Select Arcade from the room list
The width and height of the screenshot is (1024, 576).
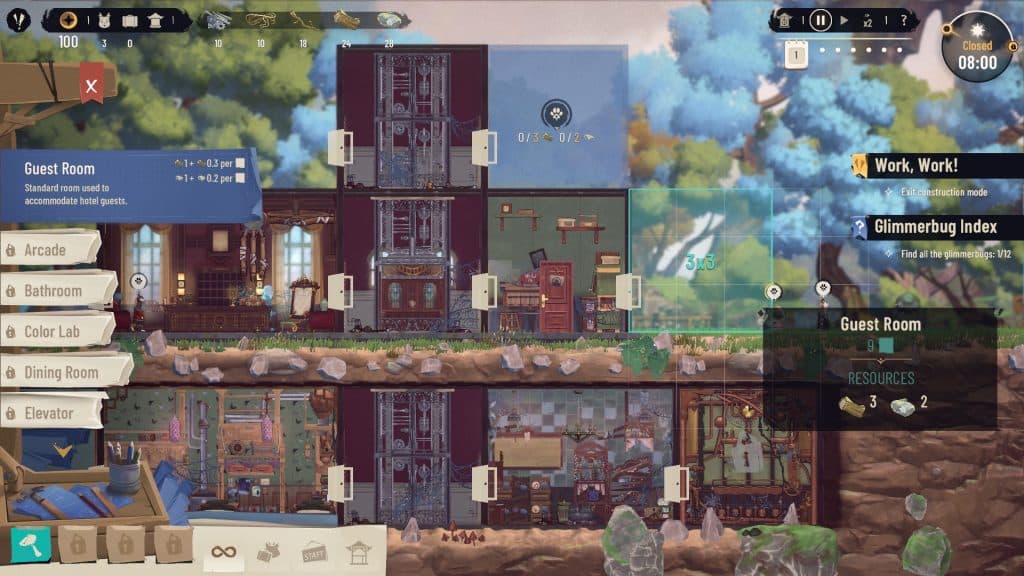[x=52, y=250]
